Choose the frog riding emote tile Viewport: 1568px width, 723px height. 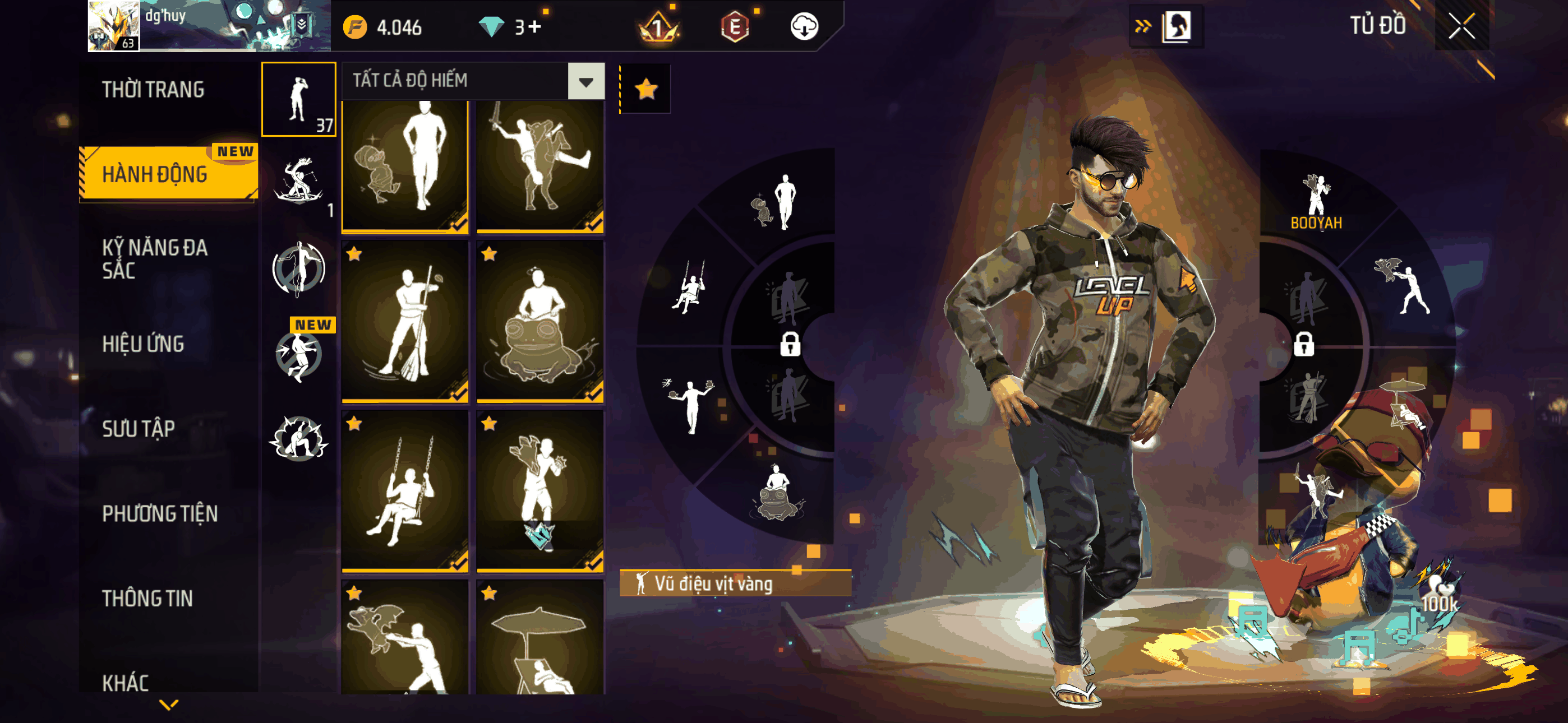point(540,321)
